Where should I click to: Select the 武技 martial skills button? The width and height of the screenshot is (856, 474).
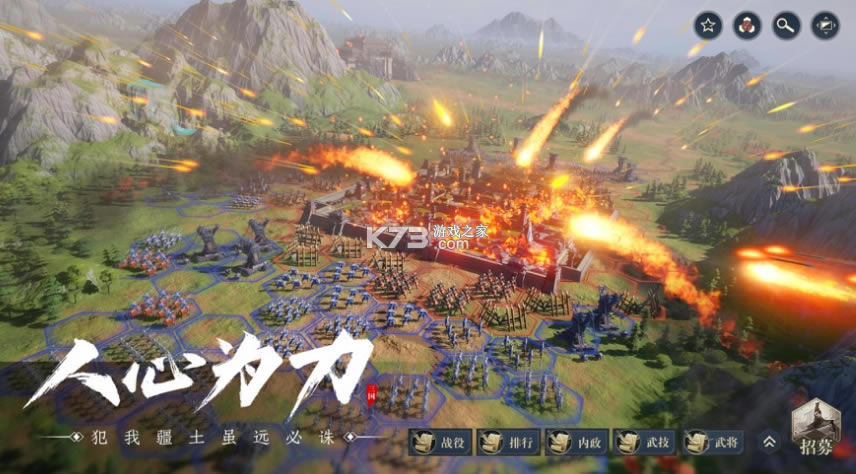click(x=645, y=442)
